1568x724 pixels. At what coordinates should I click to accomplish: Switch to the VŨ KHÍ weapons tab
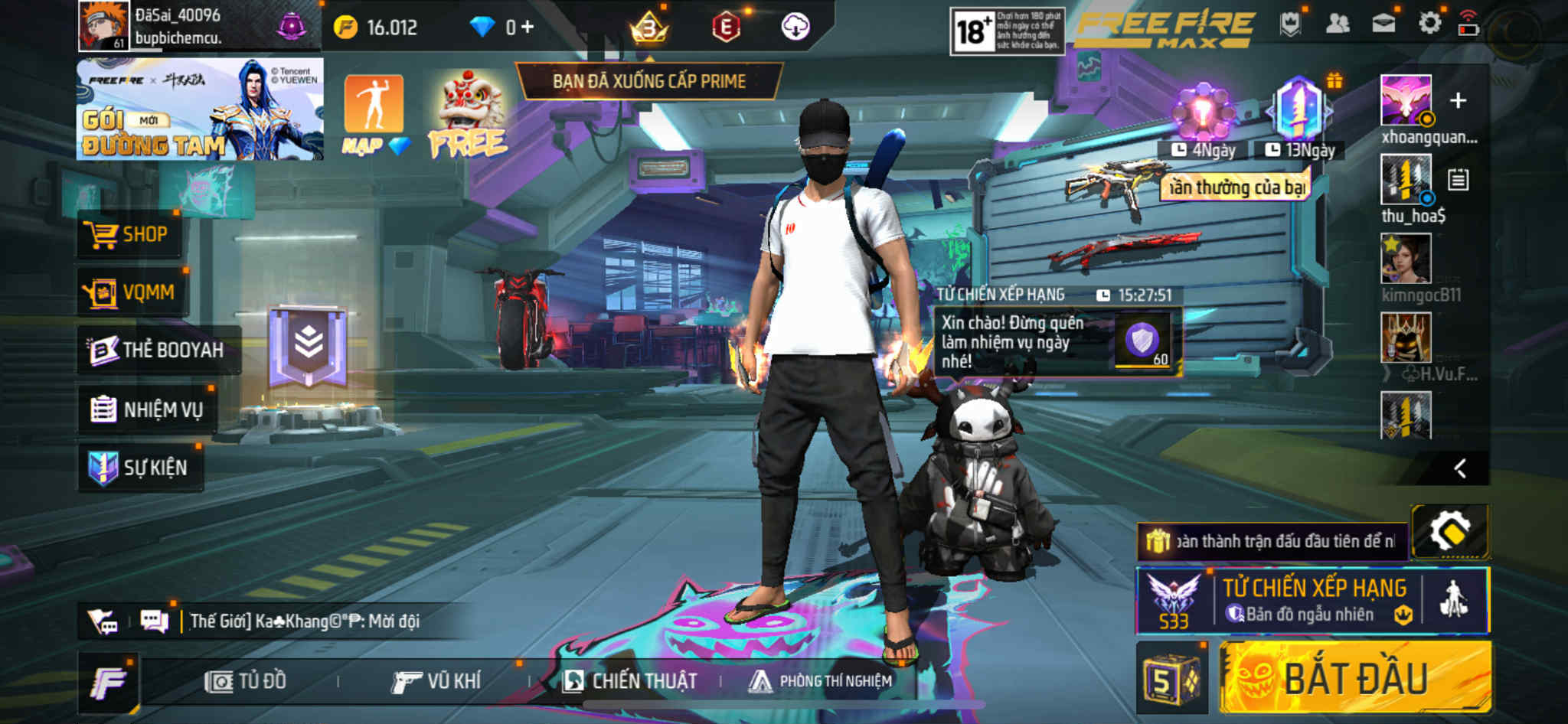pyautogui.click(x=436, y=681)
